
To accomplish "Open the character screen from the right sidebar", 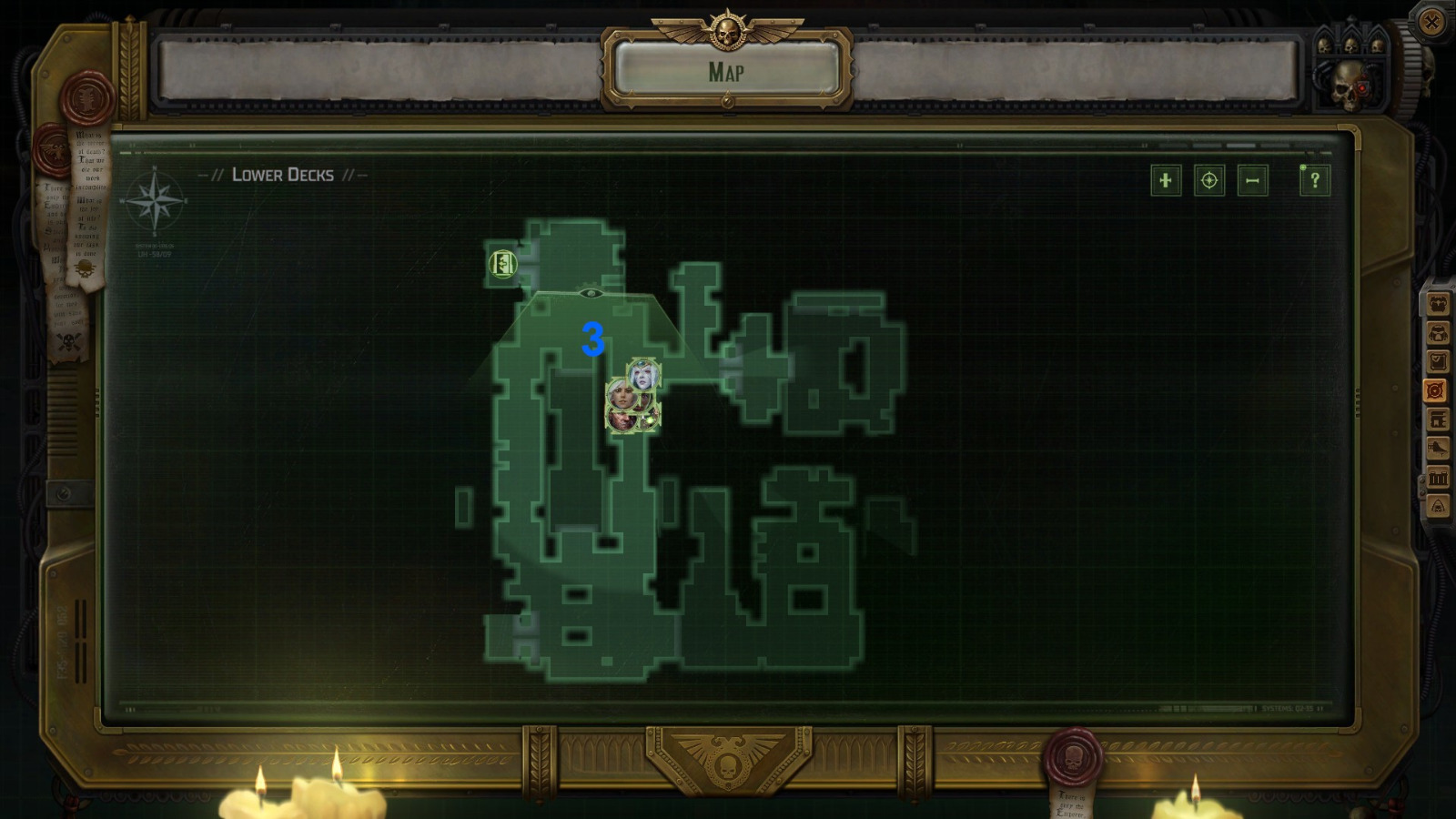I will [1438, 303].
